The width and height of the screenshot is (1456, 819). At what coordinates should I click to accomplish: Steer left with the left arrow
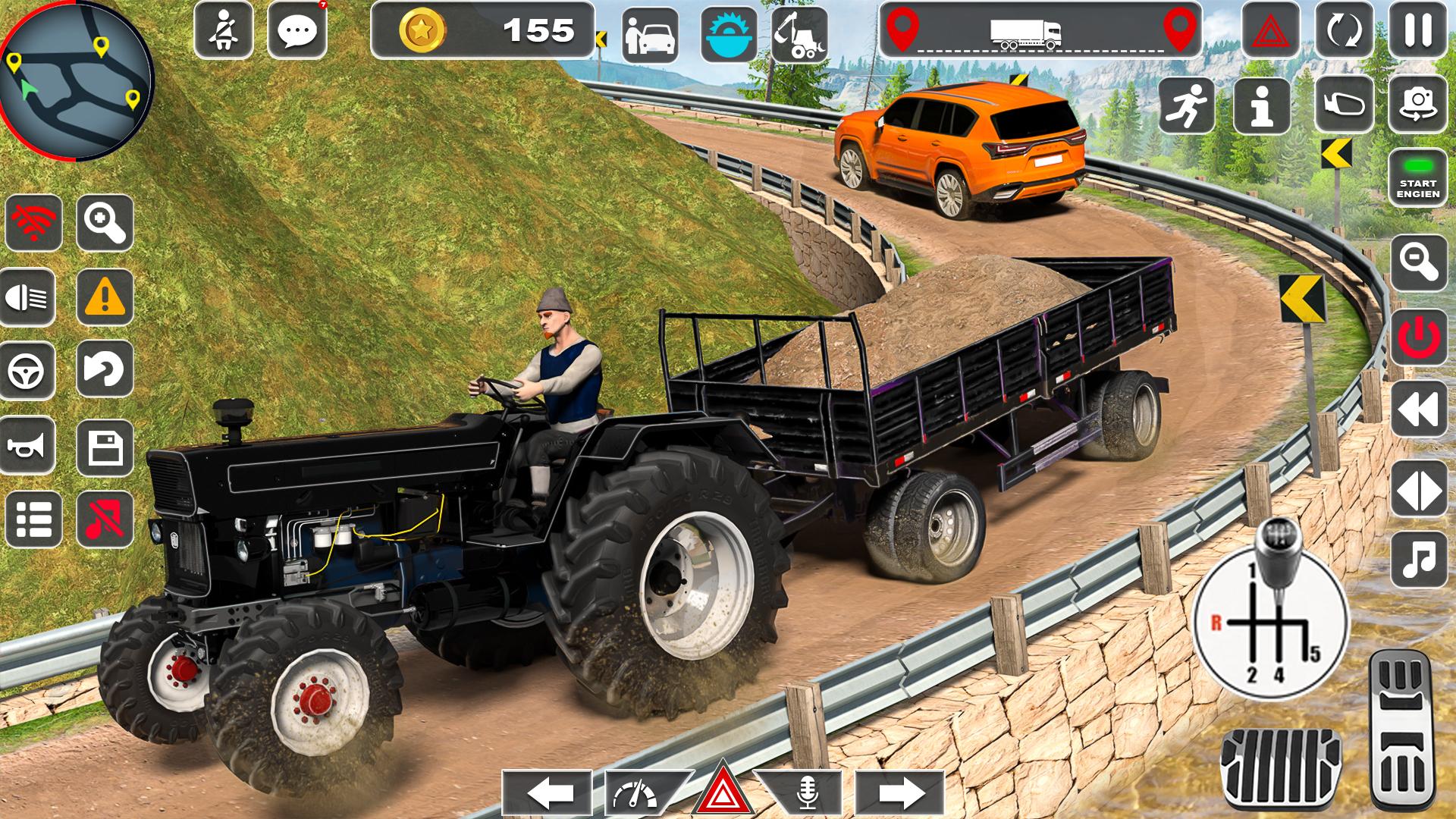[548, 793]
